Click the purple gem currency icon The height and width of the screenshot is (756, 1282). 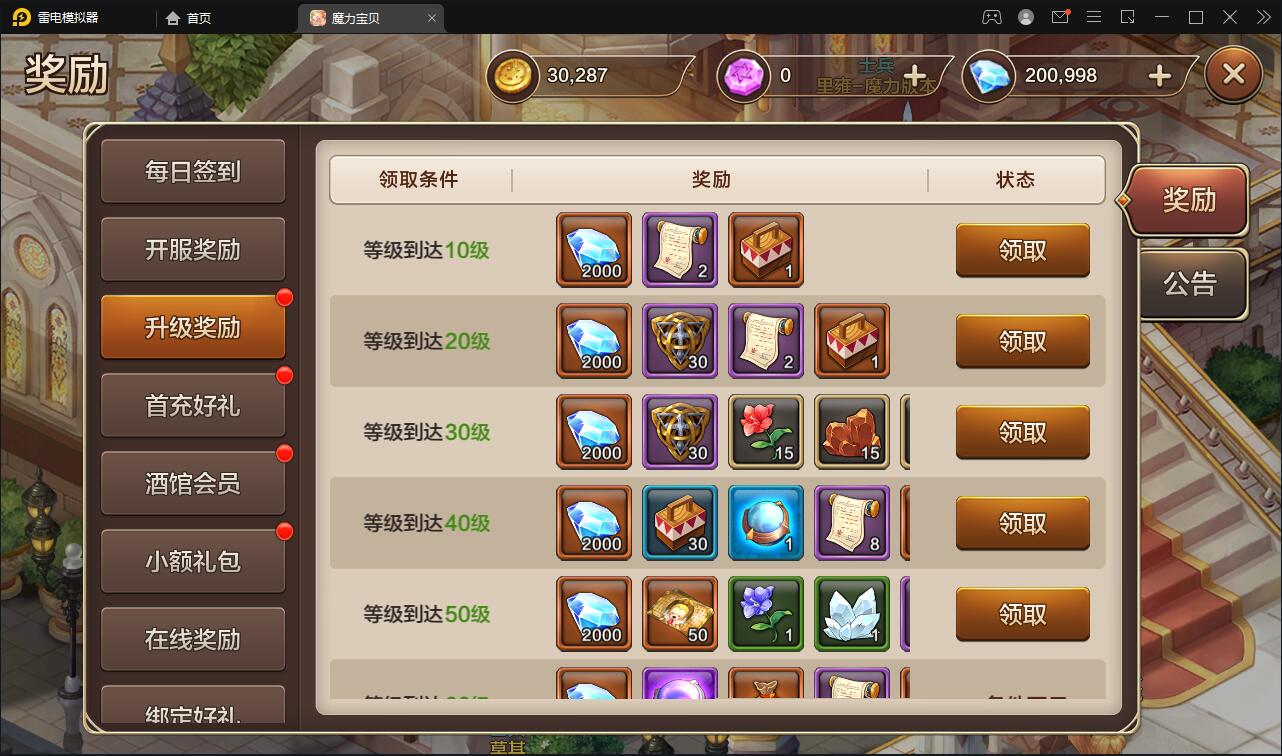[x=743, y=75]
